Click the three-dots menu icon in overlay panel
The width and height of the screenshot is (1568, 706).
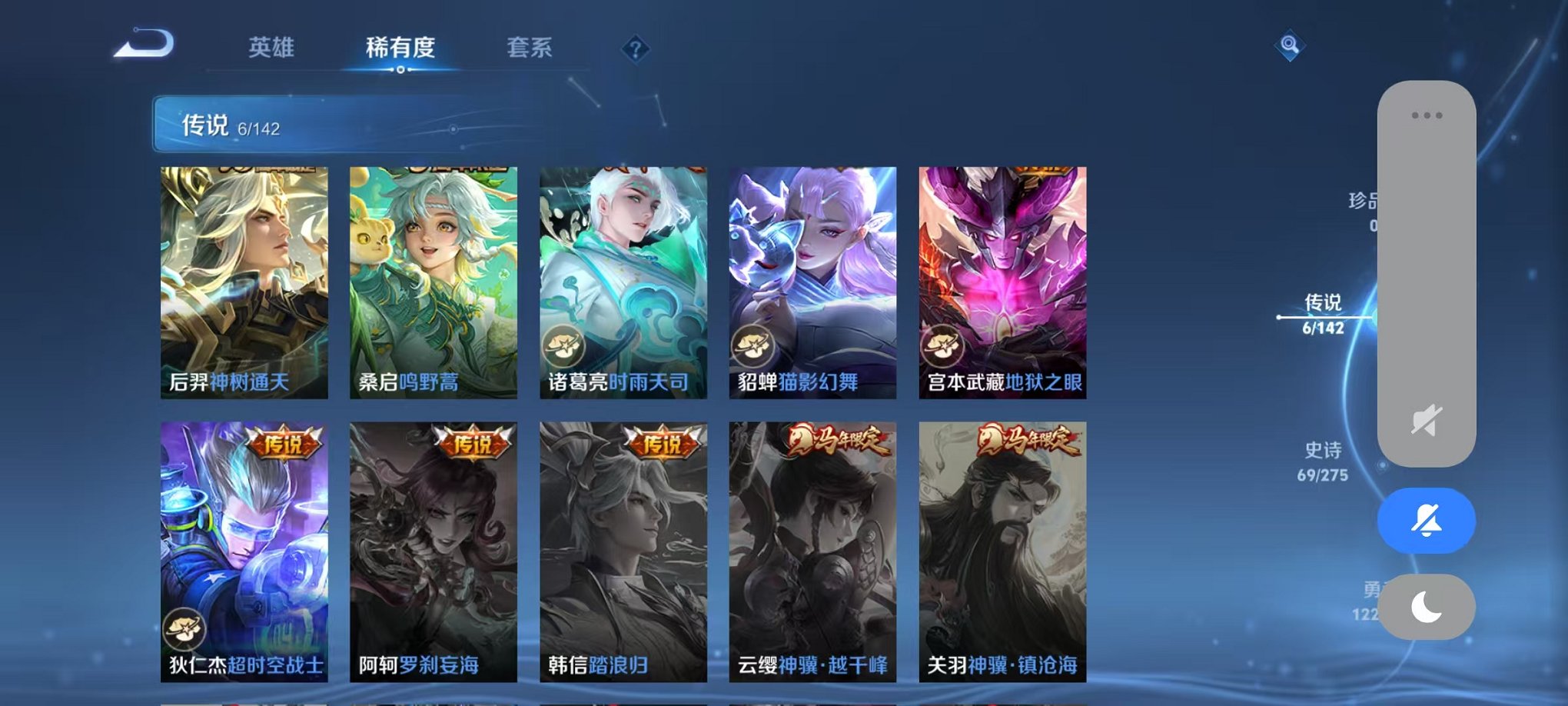click(1428, 113)
